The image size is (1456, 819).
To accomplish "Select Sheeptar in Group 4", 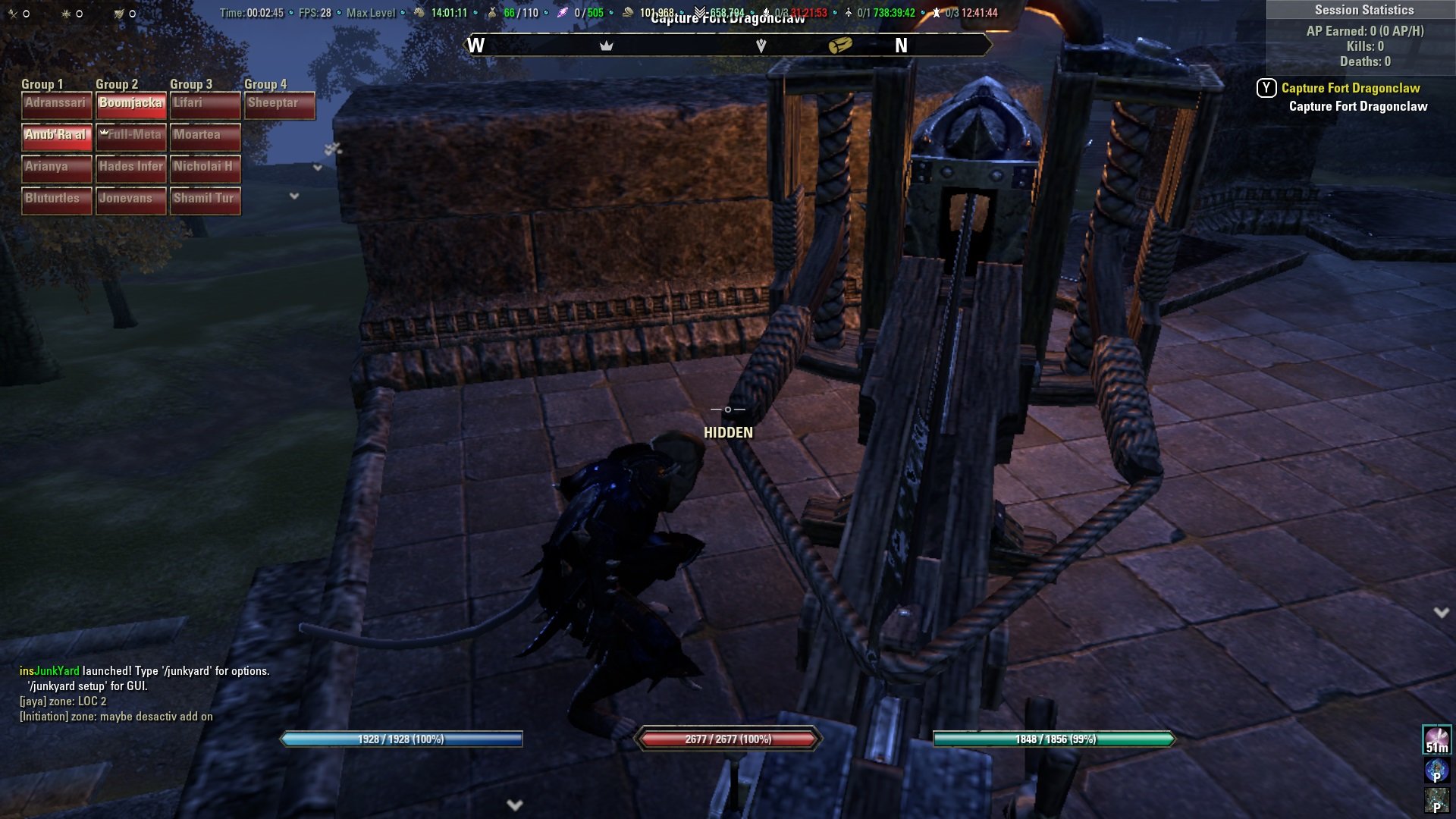I will tap(279, 104).
